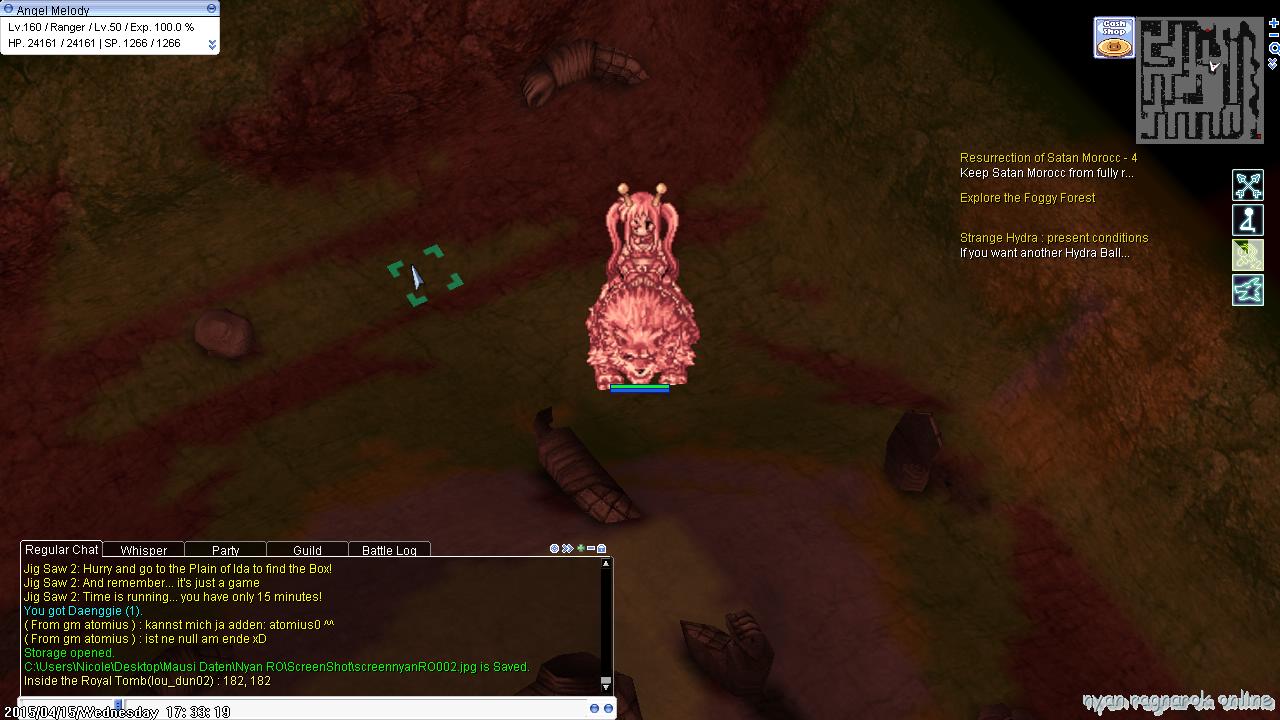Open the Guild chat tab
Screen dimensions: 1280x720
pos(307,550)
